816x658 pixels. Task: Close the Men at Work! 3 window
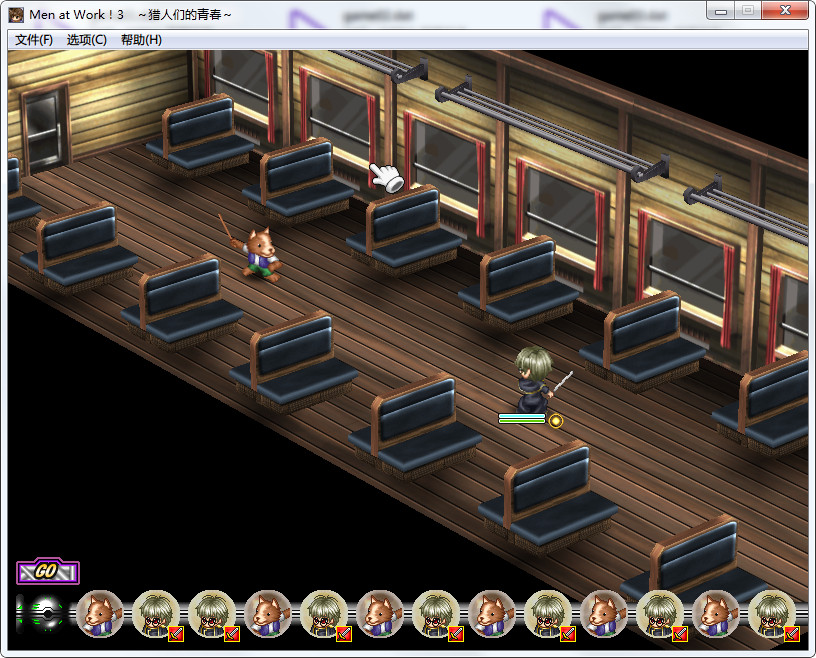(x=785, y=11)
